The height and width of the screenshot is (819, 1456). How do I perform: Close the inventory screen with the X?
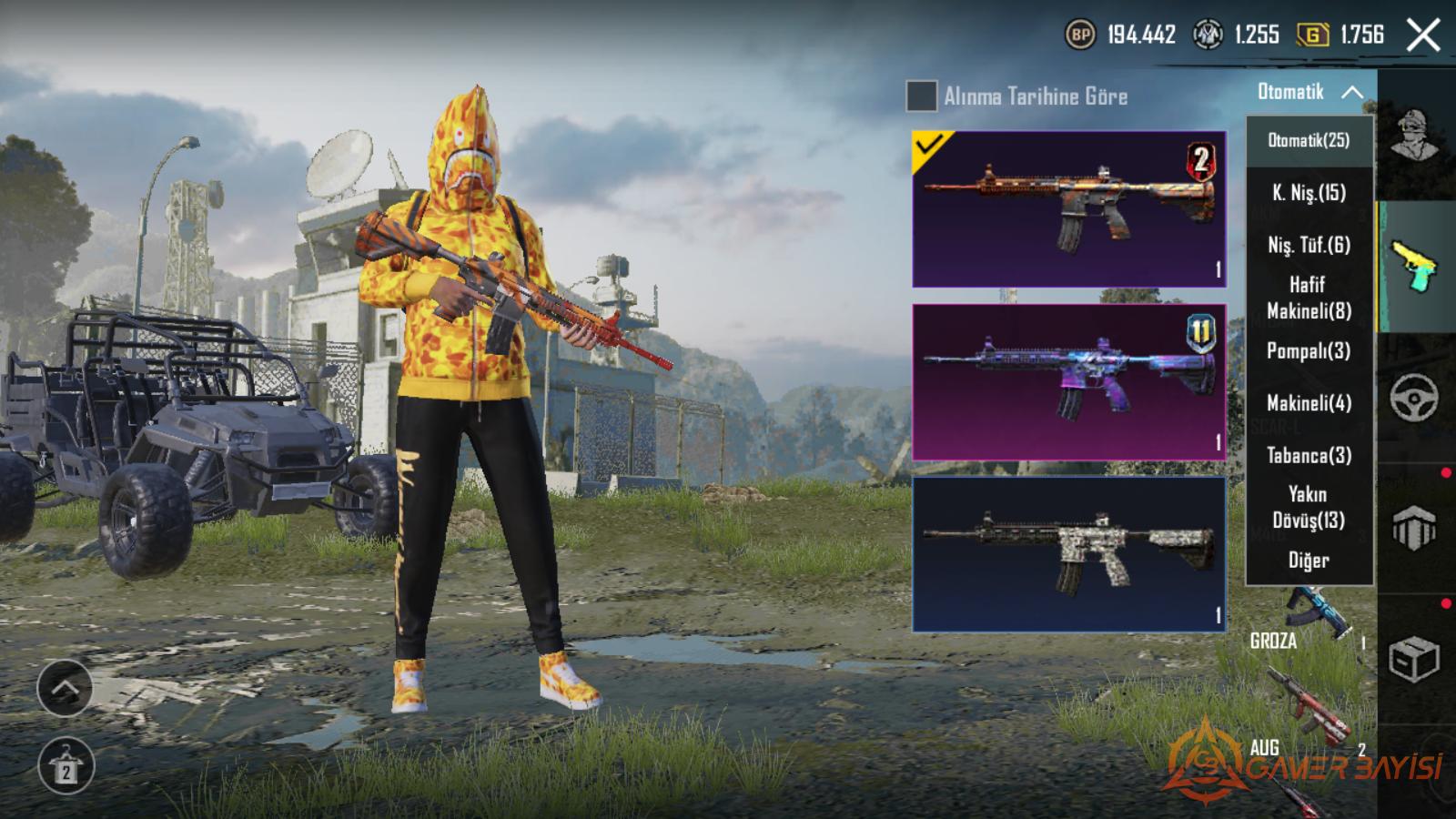(1423, 36)
